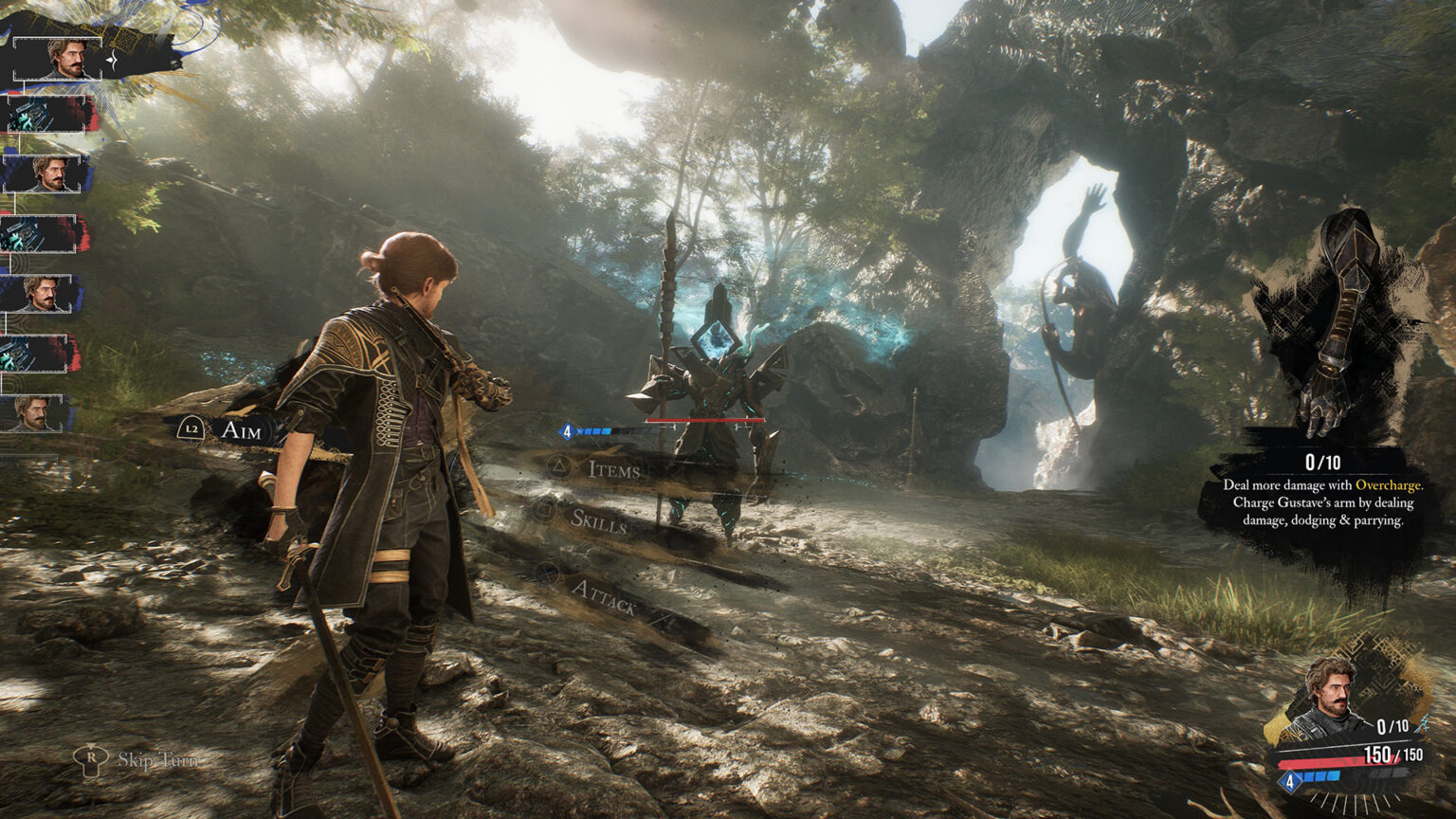This screenshot has width=1456, height=819.
Task: Activate the Aim option
Action: pyautogui.click(x=239, y=429)
